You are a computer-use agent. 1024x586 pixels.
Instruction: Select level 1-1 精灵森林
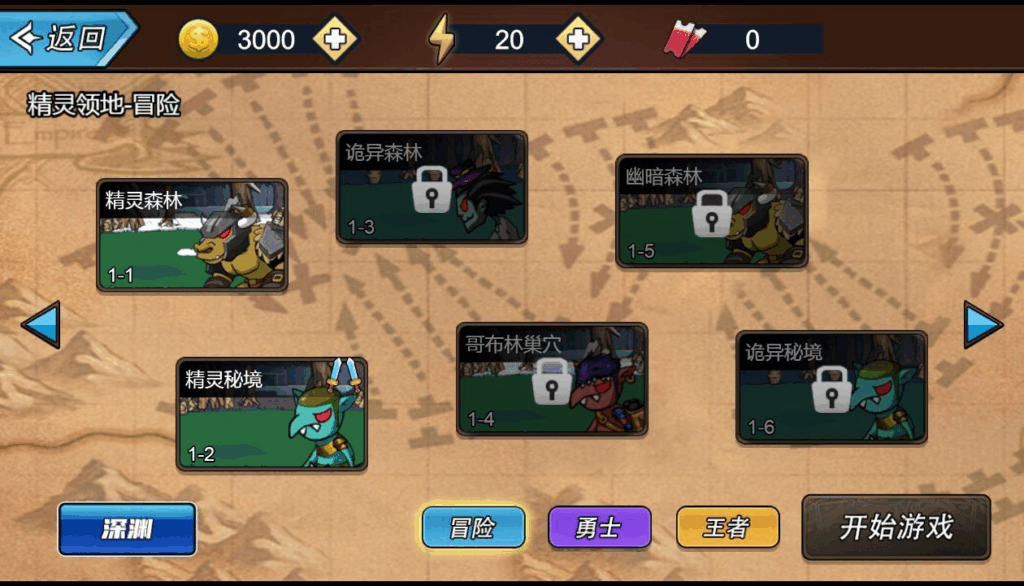192,235
